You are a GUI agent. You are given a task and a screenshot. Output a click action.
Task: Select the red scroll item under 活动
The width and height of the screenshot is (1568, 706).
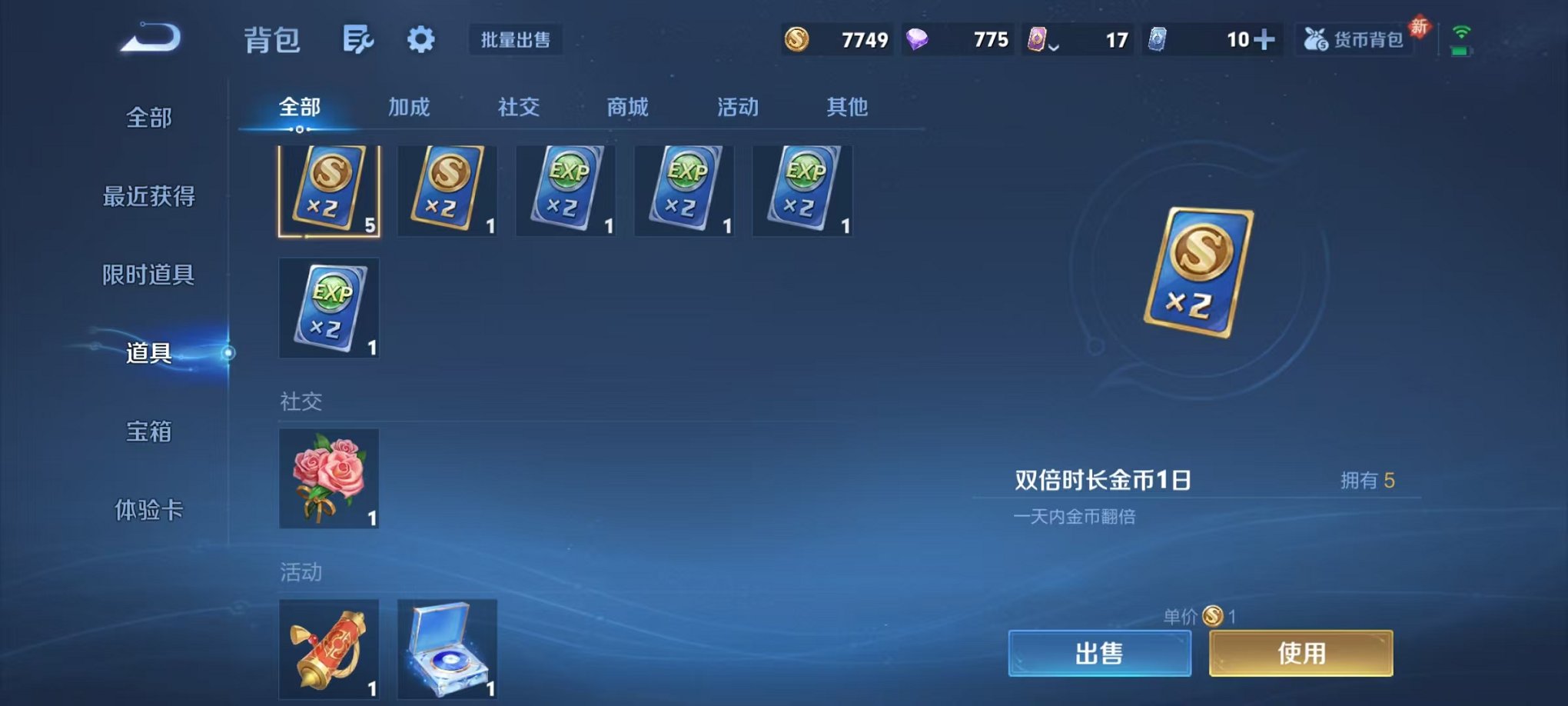328,648
